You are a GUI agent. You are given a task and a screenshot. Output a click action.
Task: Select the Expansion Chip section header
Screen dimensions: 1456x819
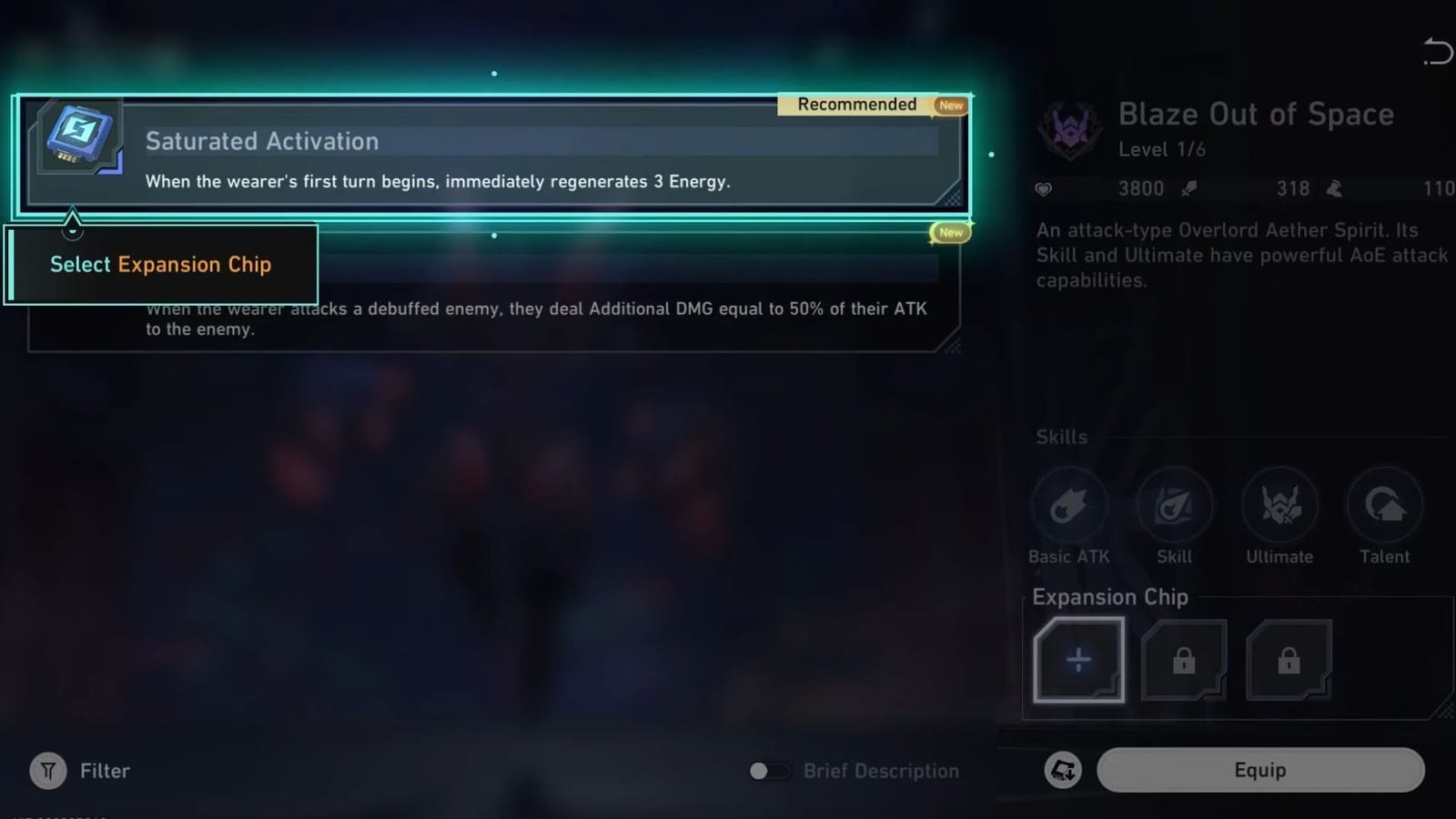pyautogui.click(x=1109, y=597)
